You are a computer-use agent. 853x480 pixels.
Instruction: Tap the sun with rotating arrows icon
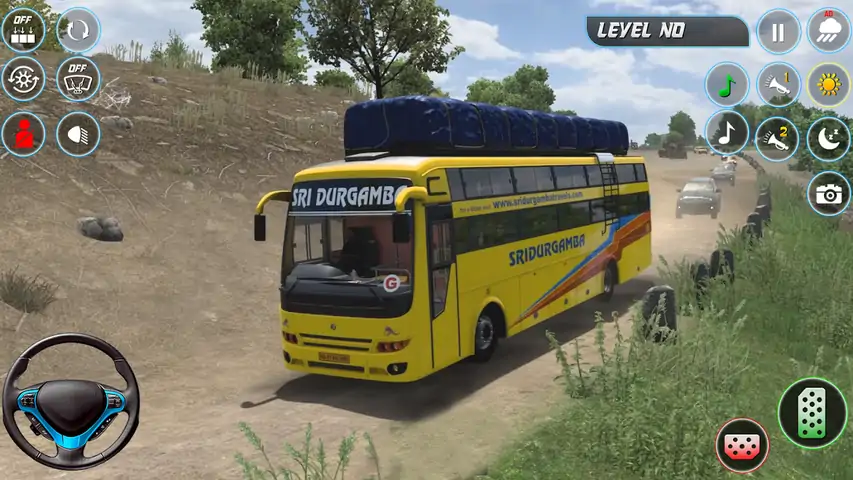coord(23,79)
